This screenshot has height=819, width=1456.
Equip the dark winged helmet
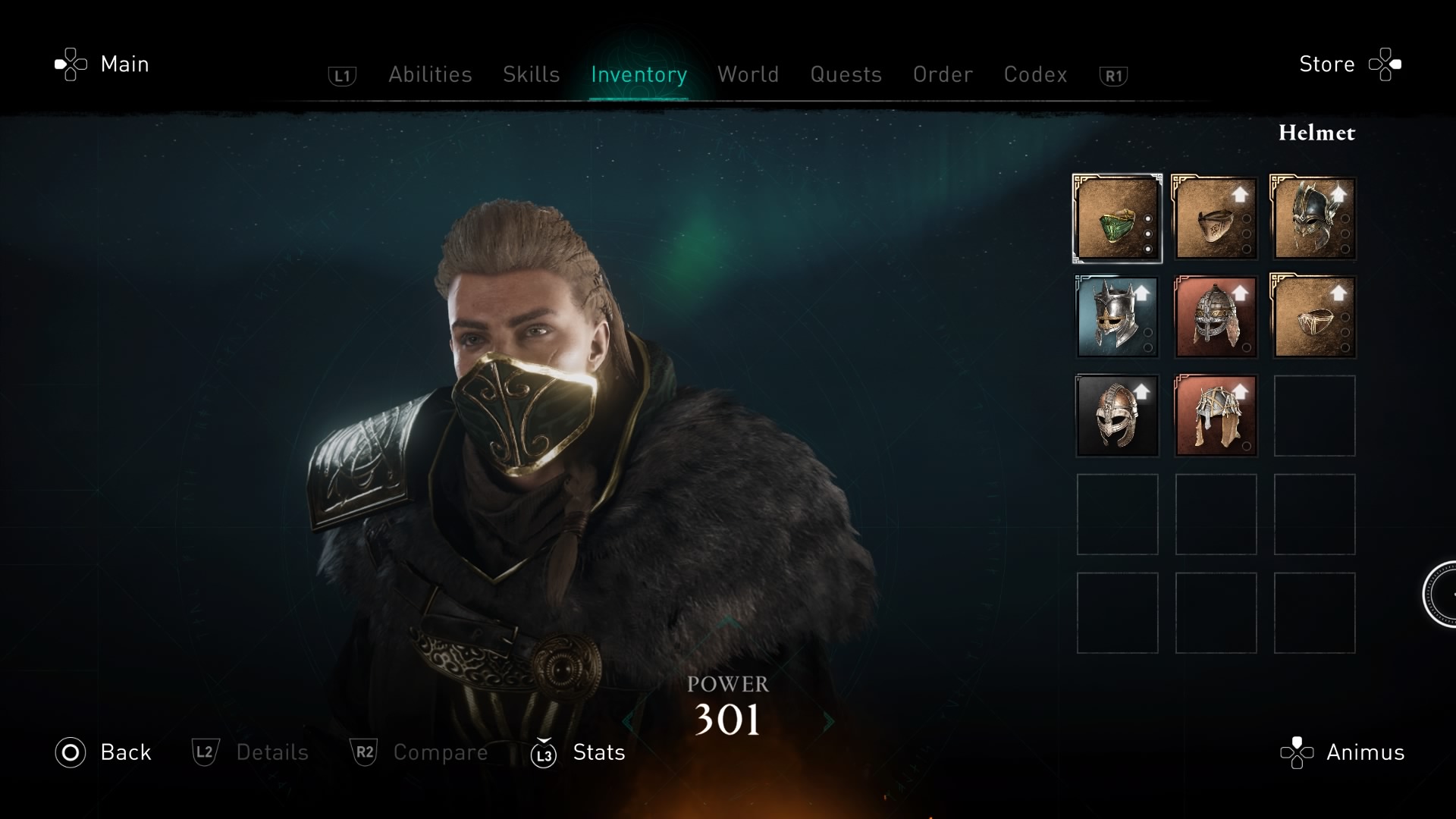pos(1314,218)
